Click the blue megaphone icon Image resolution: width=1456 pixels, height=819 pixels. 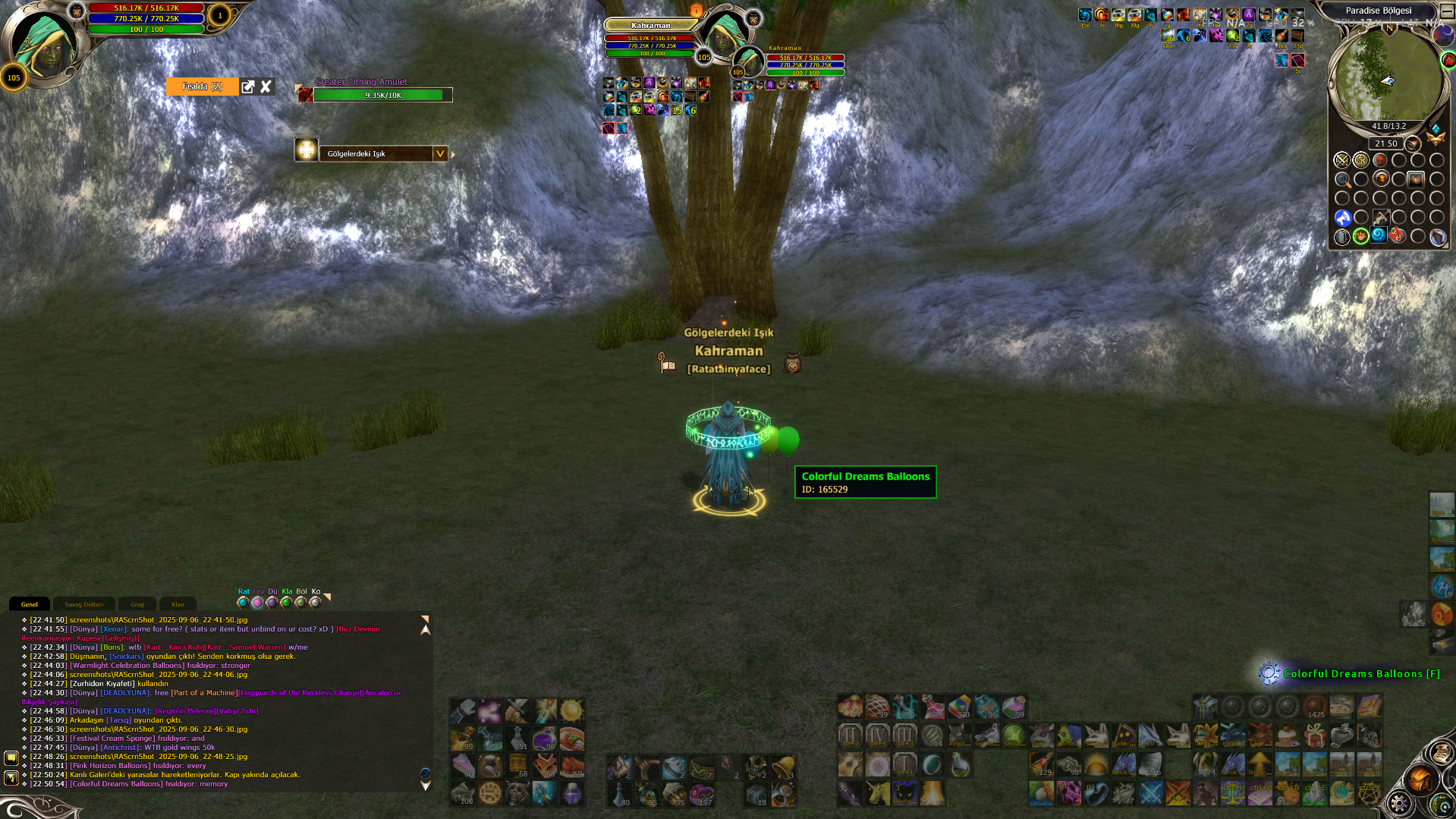click(1342, 218)
